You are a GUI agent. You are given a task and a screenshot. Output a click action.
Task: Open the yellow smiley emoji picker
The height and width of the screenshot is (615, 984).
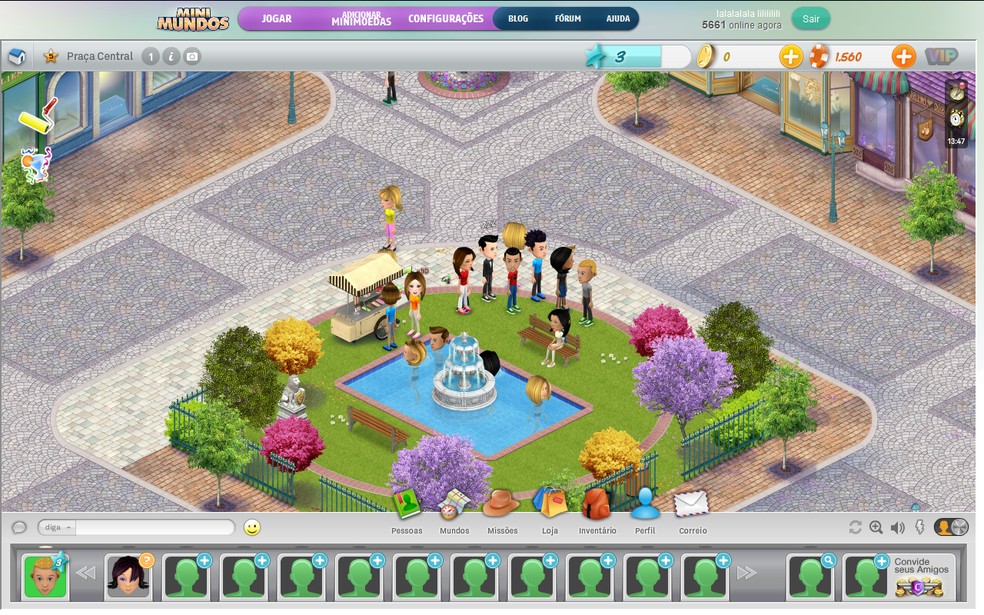point(252,527)
